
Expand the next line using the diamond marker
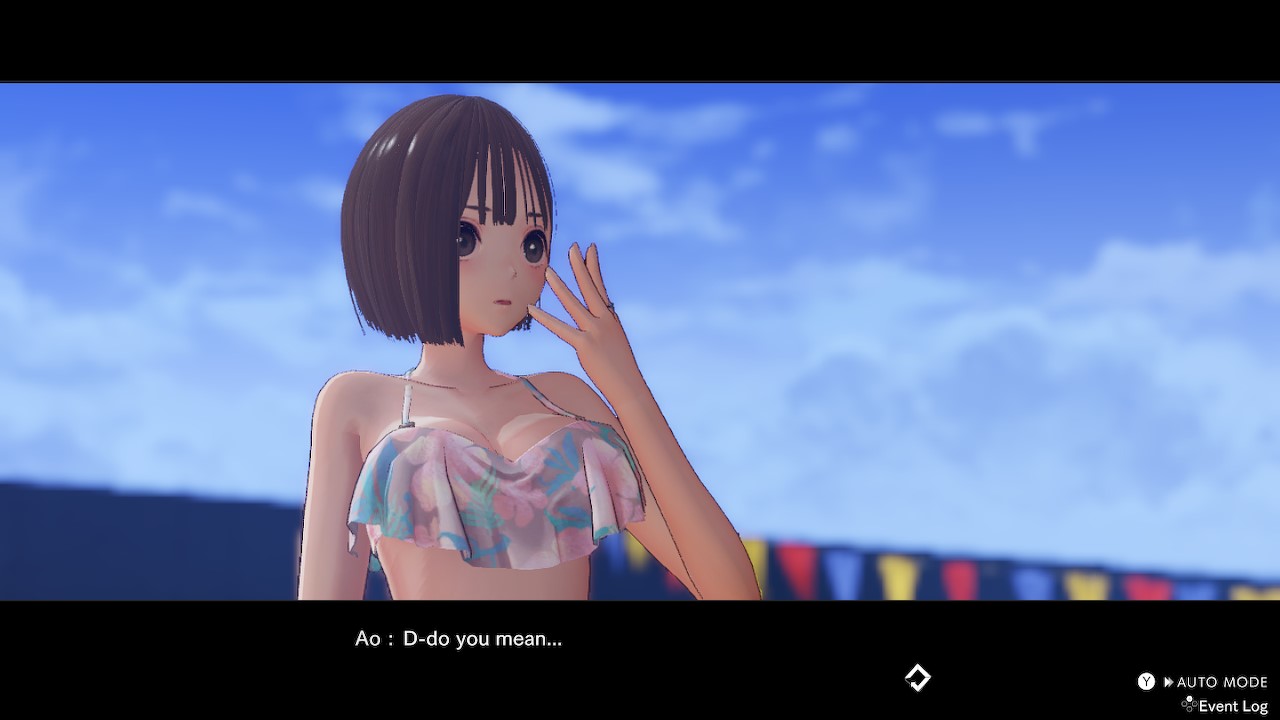click(x=917, y=677)
